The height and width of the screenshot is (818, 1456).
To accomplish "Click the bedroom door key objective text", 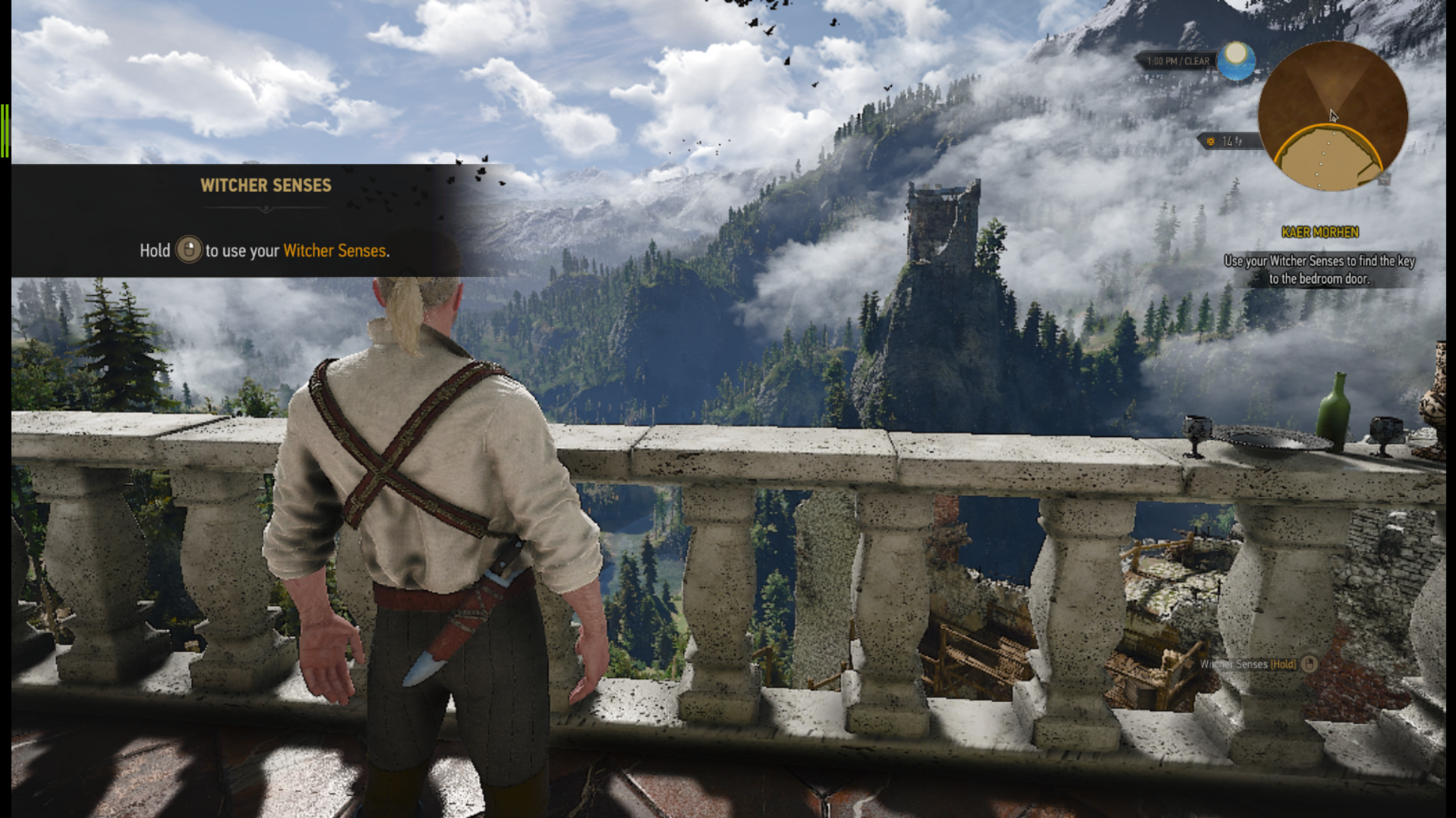I will tap(1319, 269).
